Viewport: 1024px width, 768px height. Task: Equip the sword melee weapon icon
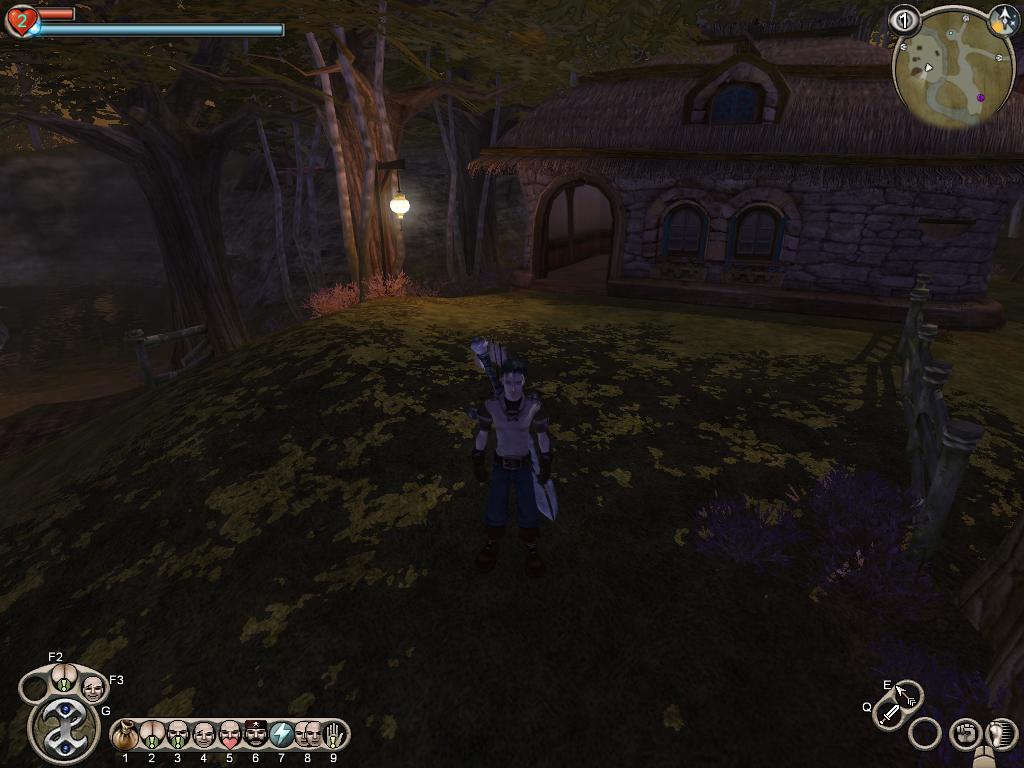tap(890, 712)
